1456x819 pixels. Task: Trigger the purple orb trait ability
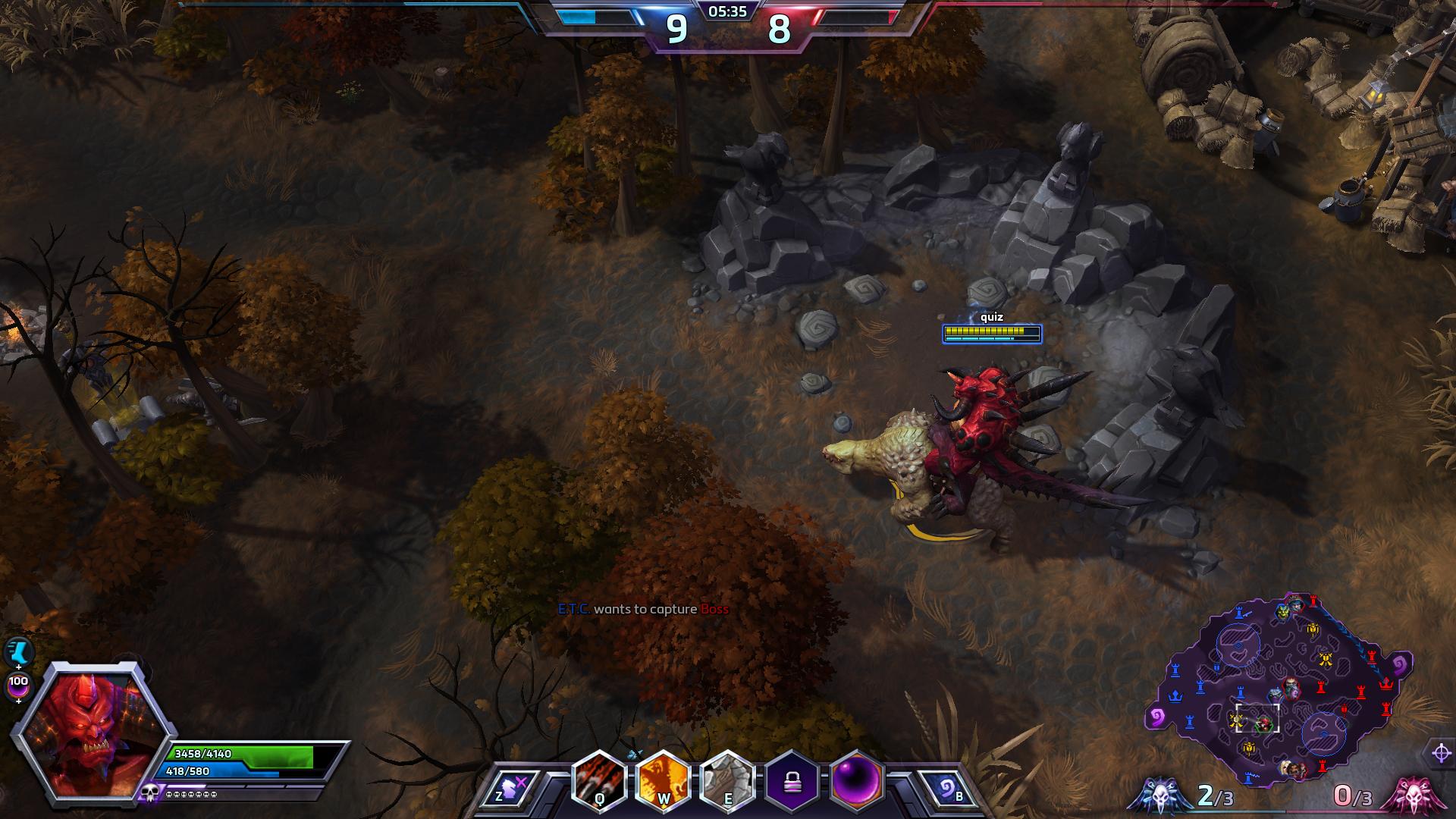[858, 782]
